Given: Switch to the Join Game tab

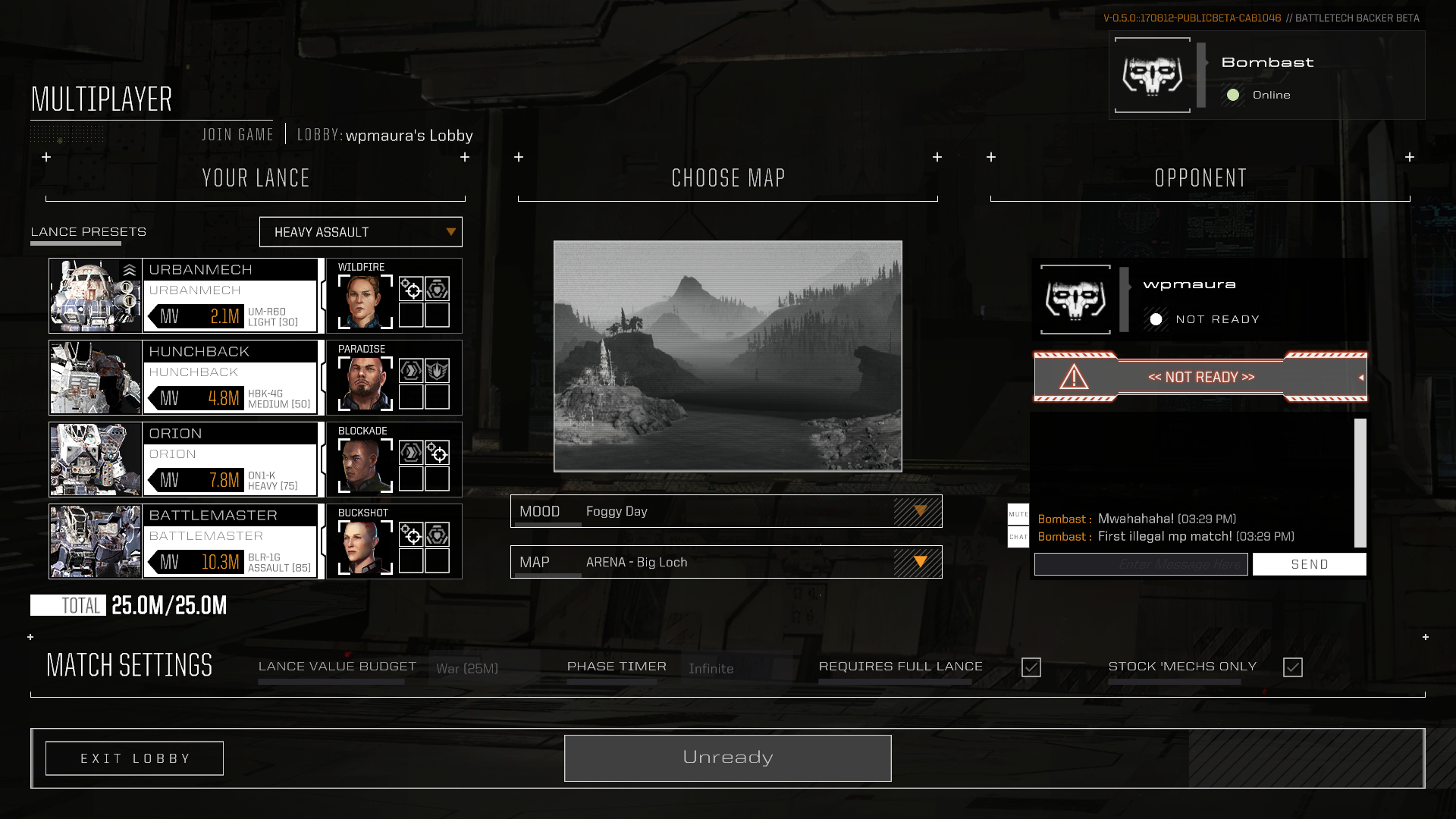Looking at the screenshot, I should click(x=237, y=135).
